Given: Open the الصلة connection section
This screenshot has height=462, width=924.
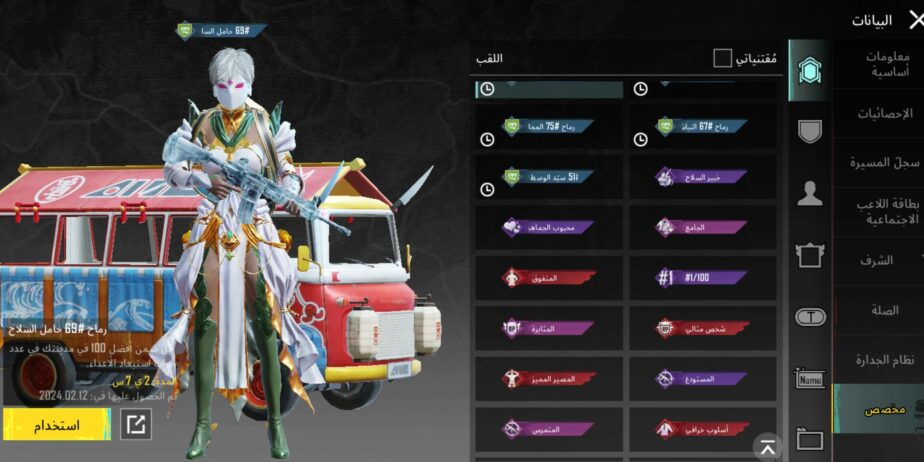Looking at the screenshot, I should pos(879,310).
